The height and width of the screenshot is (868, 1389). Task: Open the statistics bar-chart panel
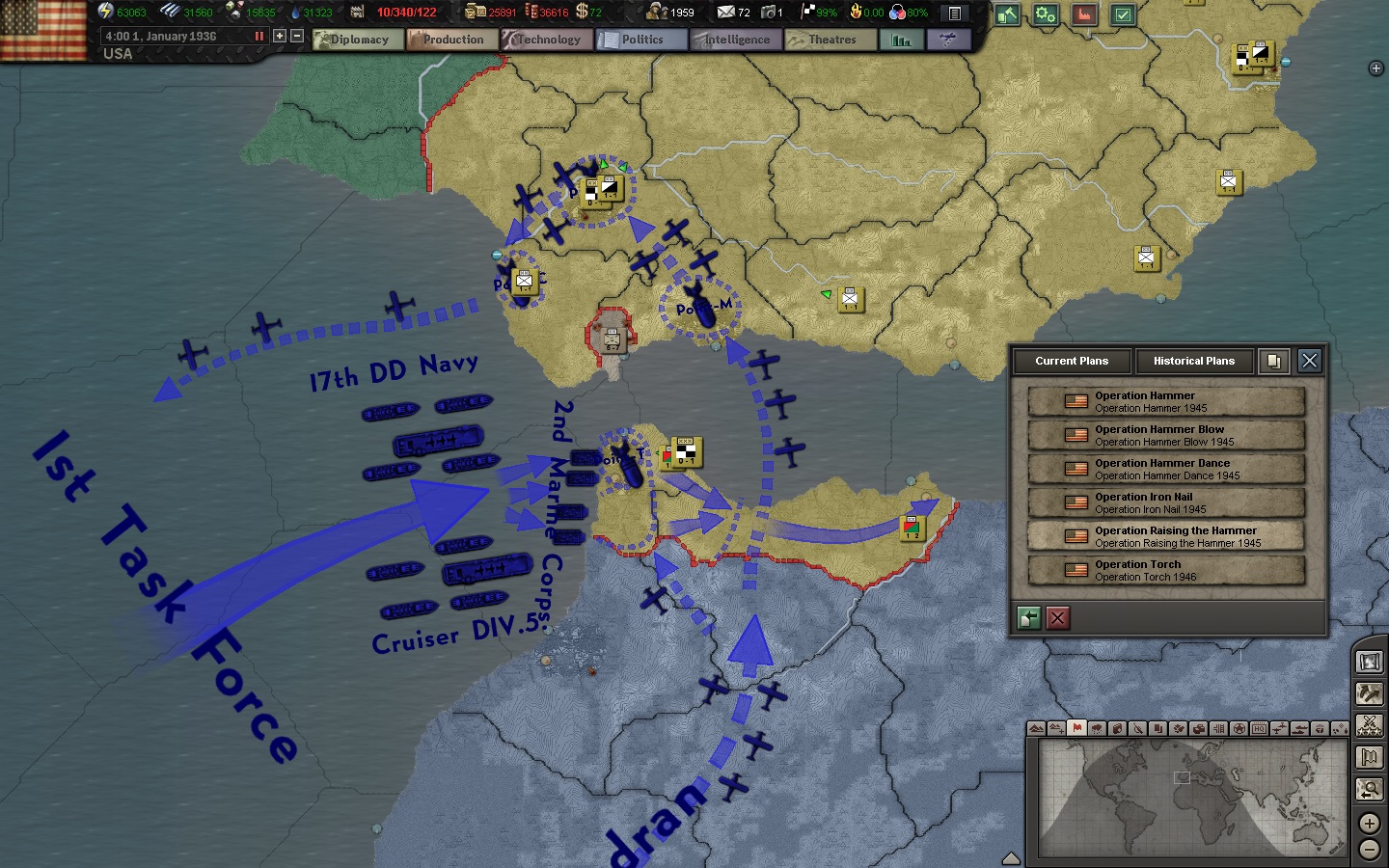coord(901,41)
